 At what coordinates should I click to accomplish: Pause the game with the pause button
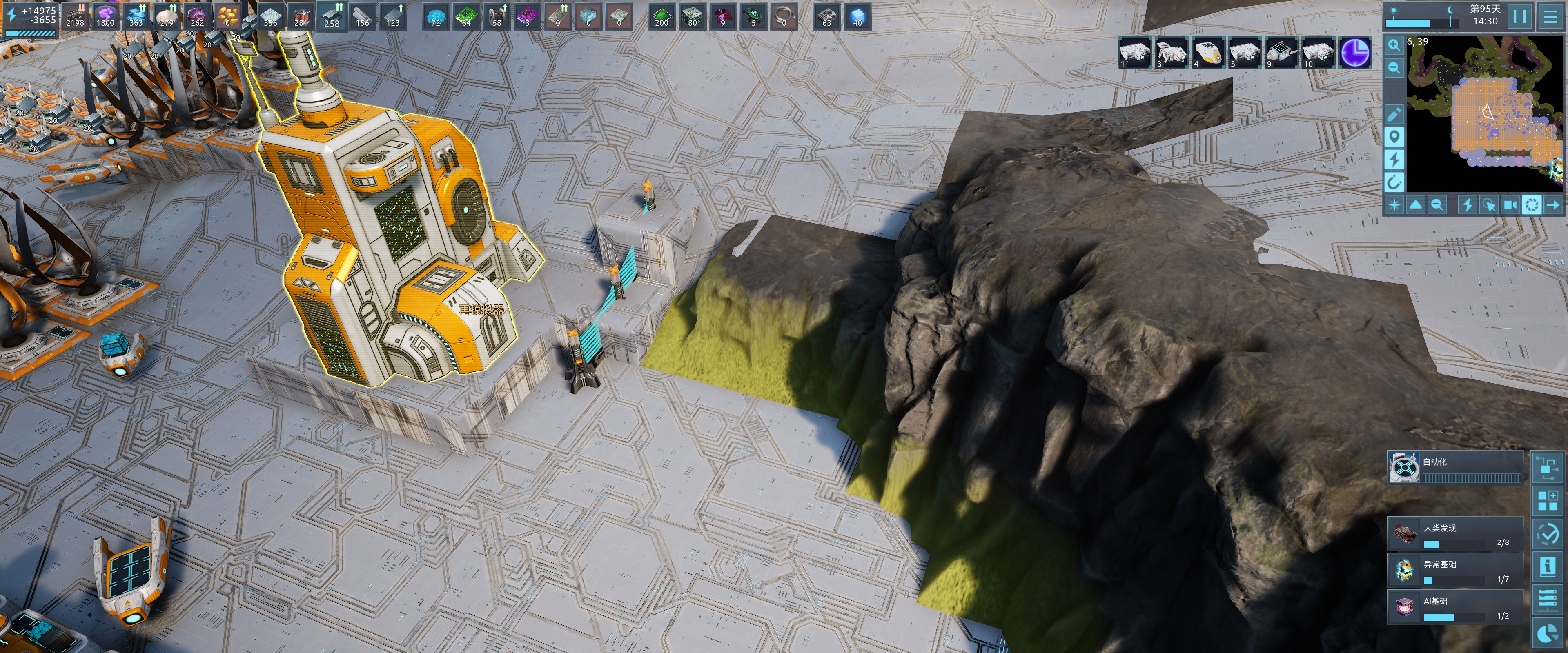(1519, 16)
